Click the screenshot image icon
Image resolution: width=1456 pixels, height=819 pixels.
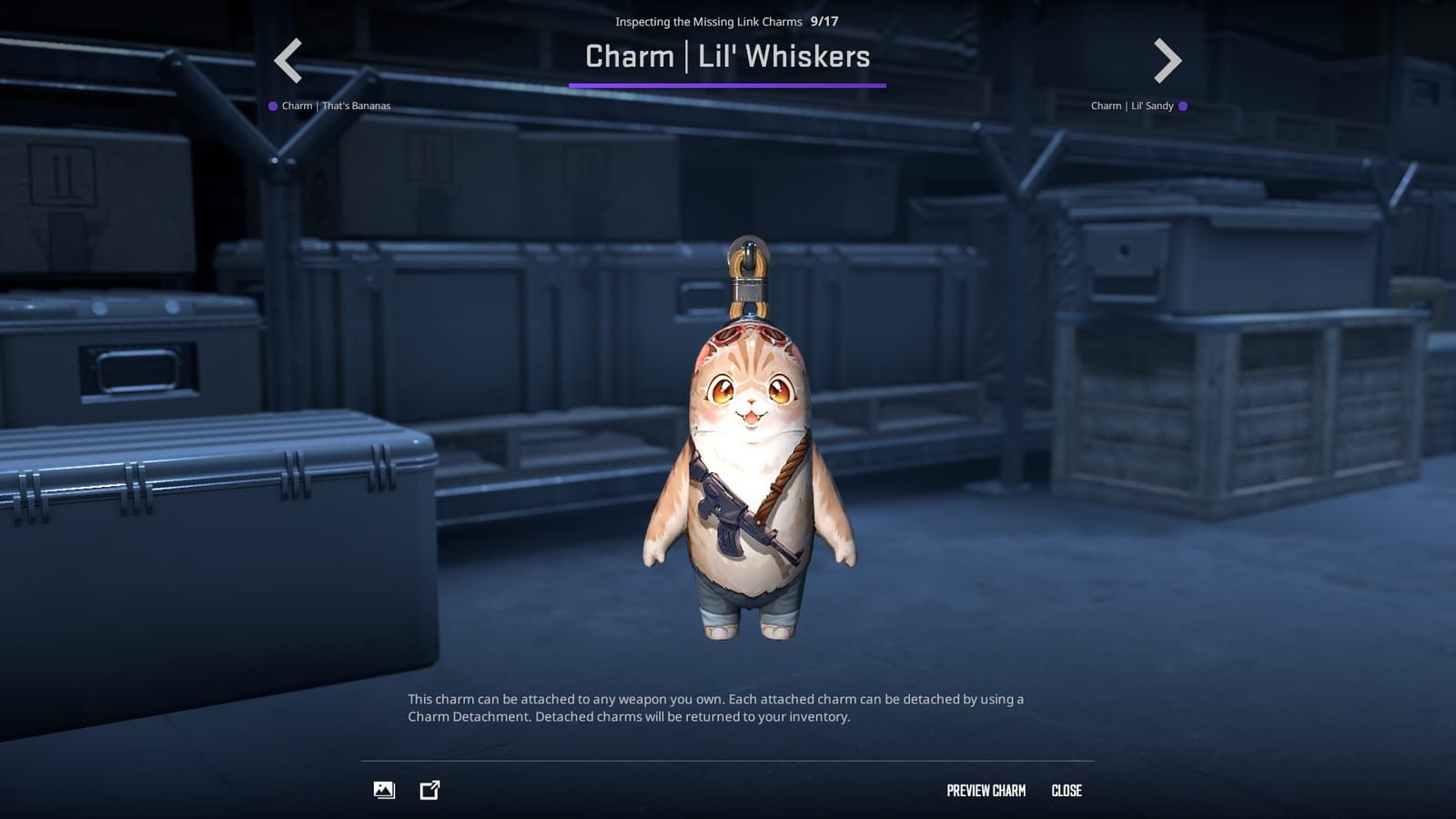click(x=383, y=790)
